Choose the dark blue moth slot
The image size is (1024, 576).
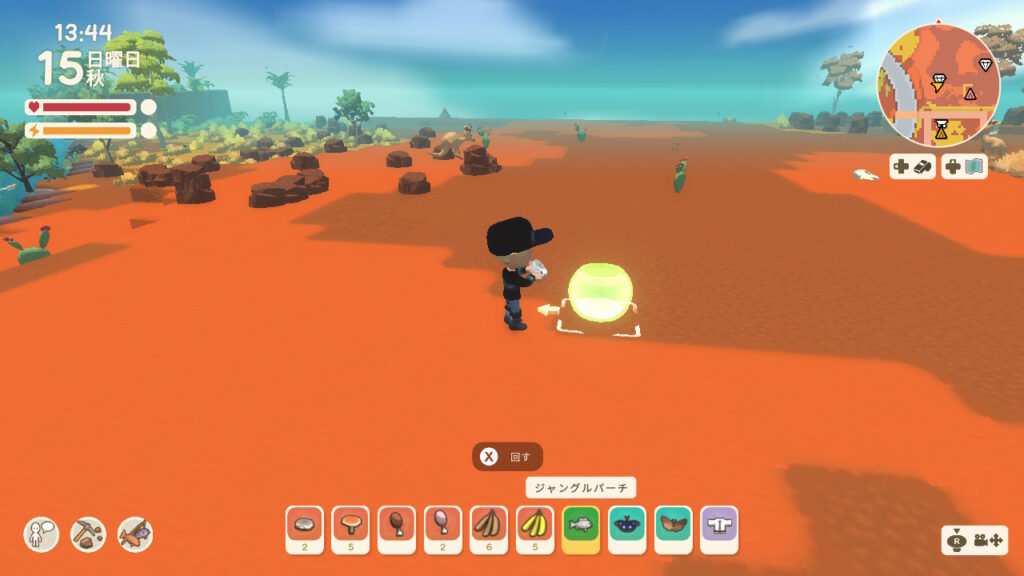627,529
